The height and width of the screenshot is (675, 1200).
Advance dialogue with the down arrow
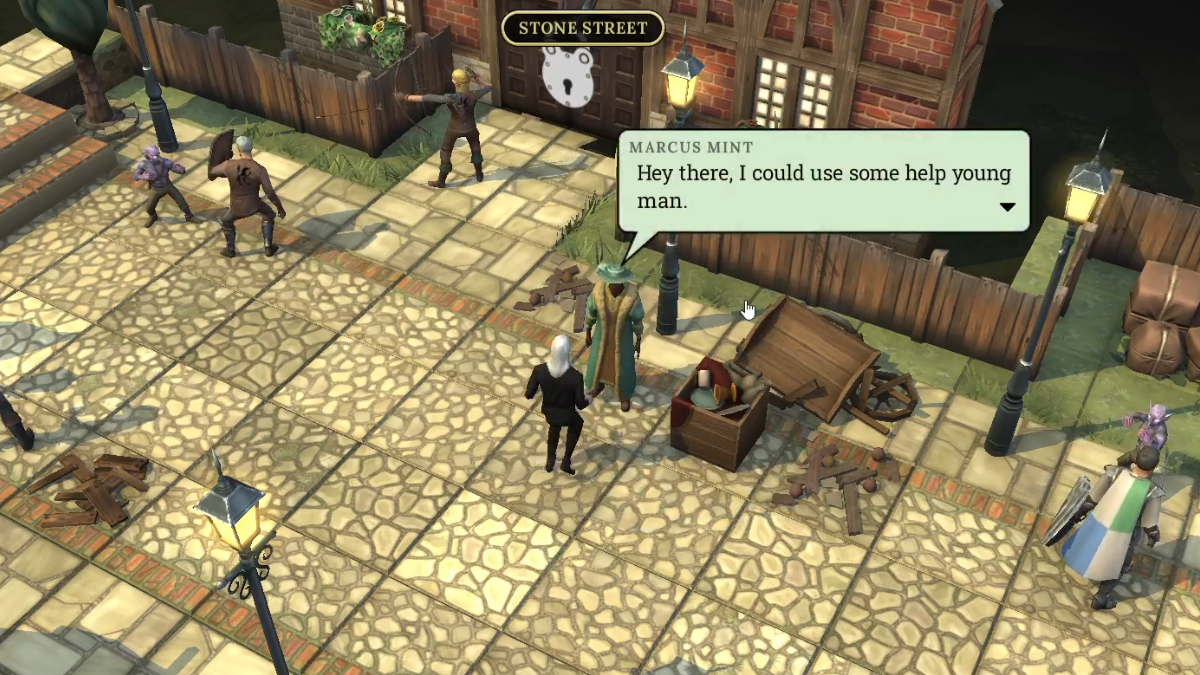[x=1007, y=207]
